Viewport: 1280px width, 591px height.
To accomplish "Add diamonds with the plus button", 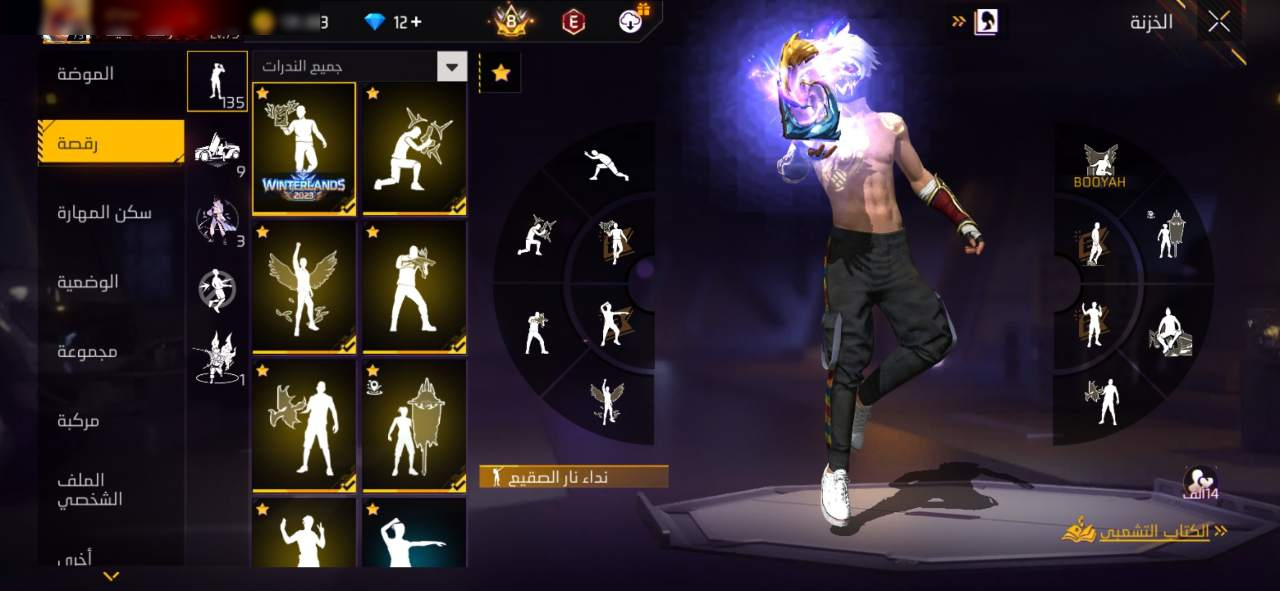I will [416, 21].
